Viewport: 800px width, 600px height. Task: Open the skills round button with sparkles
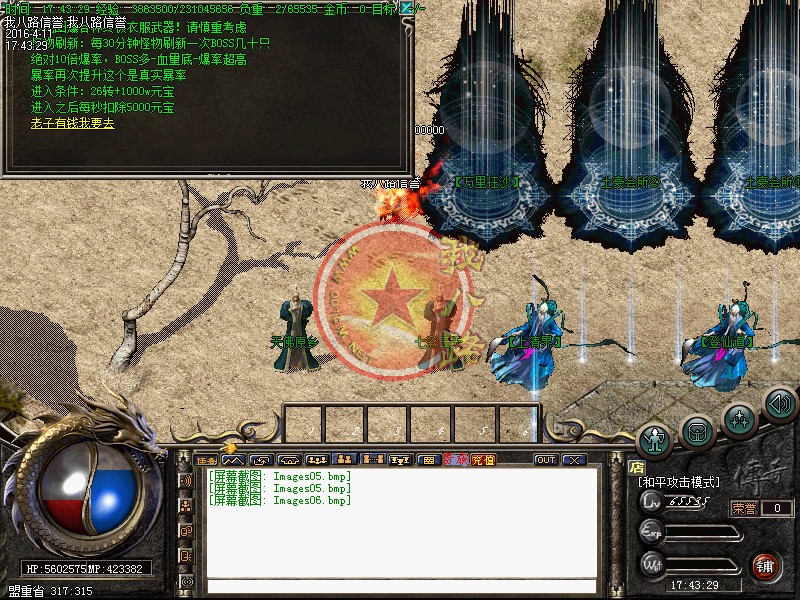(x=740, y=416)
